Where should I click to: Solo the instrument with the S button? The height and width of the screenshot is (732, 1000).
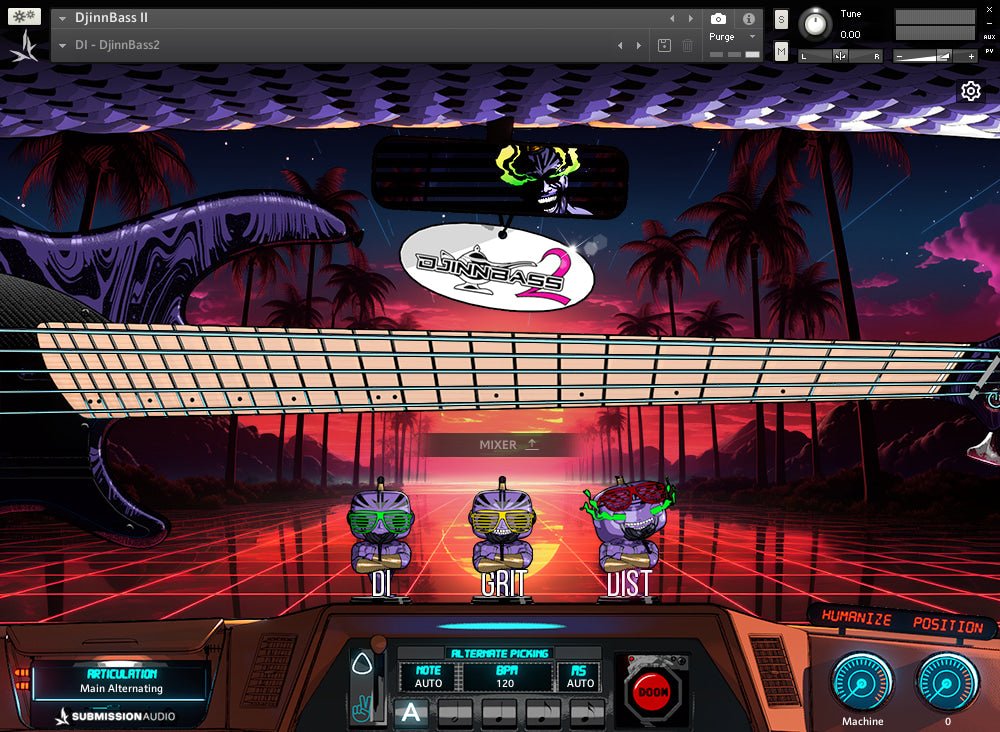coord(781,20)
